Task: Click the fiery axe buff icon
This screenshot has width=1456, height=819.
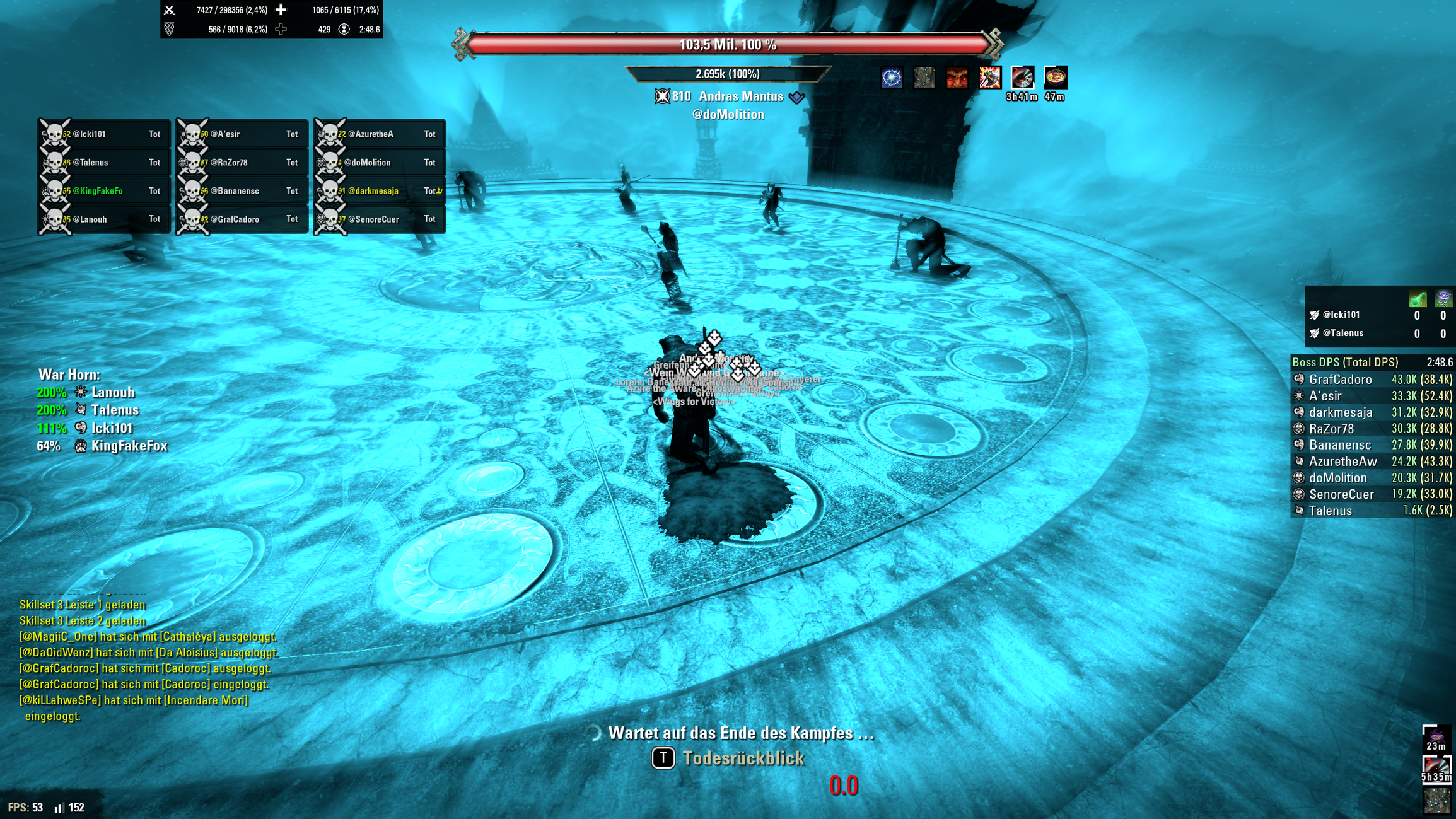Action: [990, 78]
